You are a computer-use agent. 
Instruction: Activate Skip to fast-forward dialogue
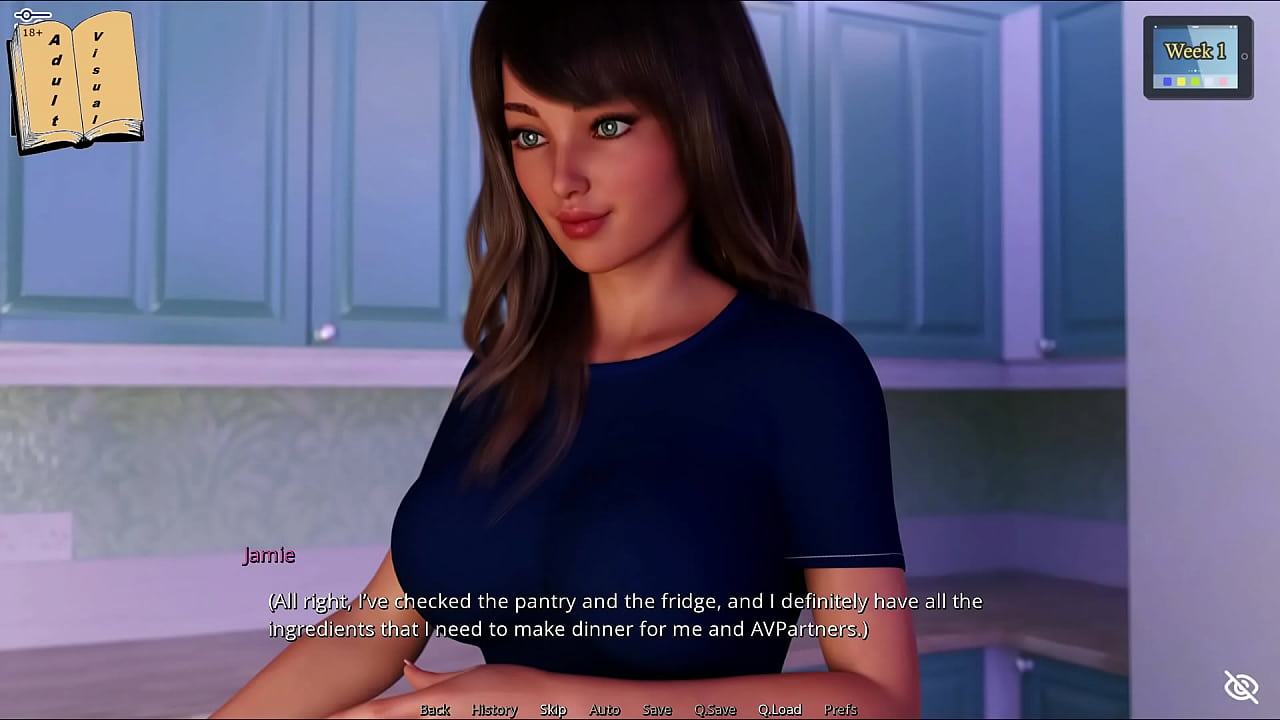click(x=553, y=710)
